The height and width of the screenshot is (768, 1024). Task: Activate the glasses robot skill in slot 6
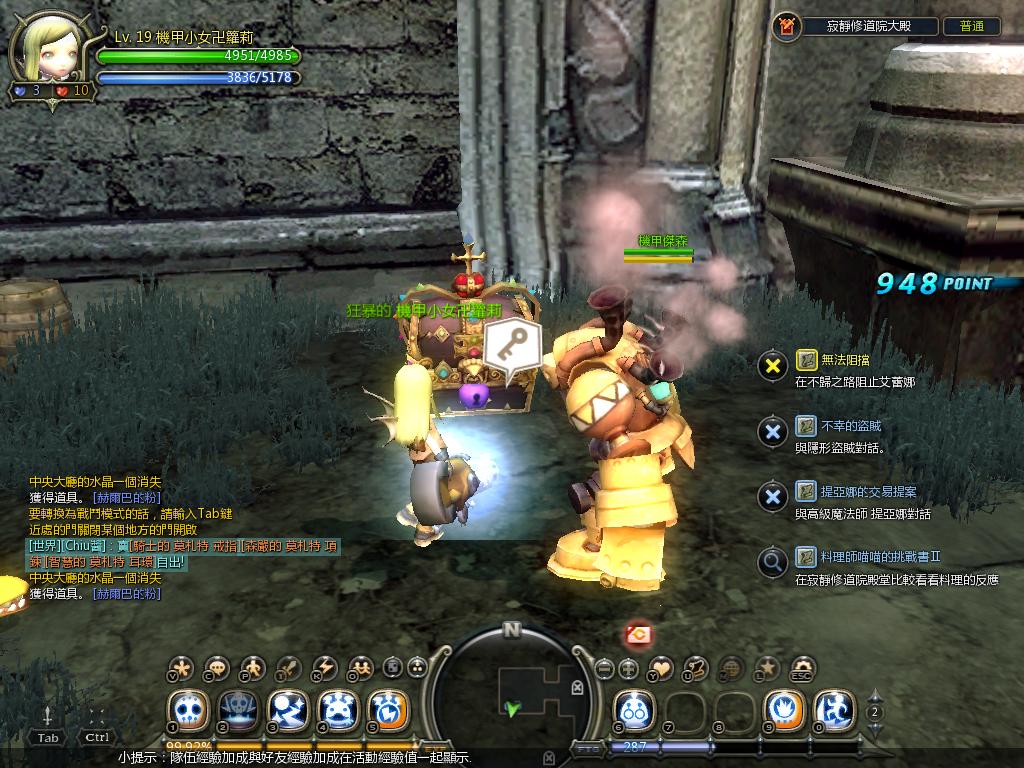click(633, 711)
